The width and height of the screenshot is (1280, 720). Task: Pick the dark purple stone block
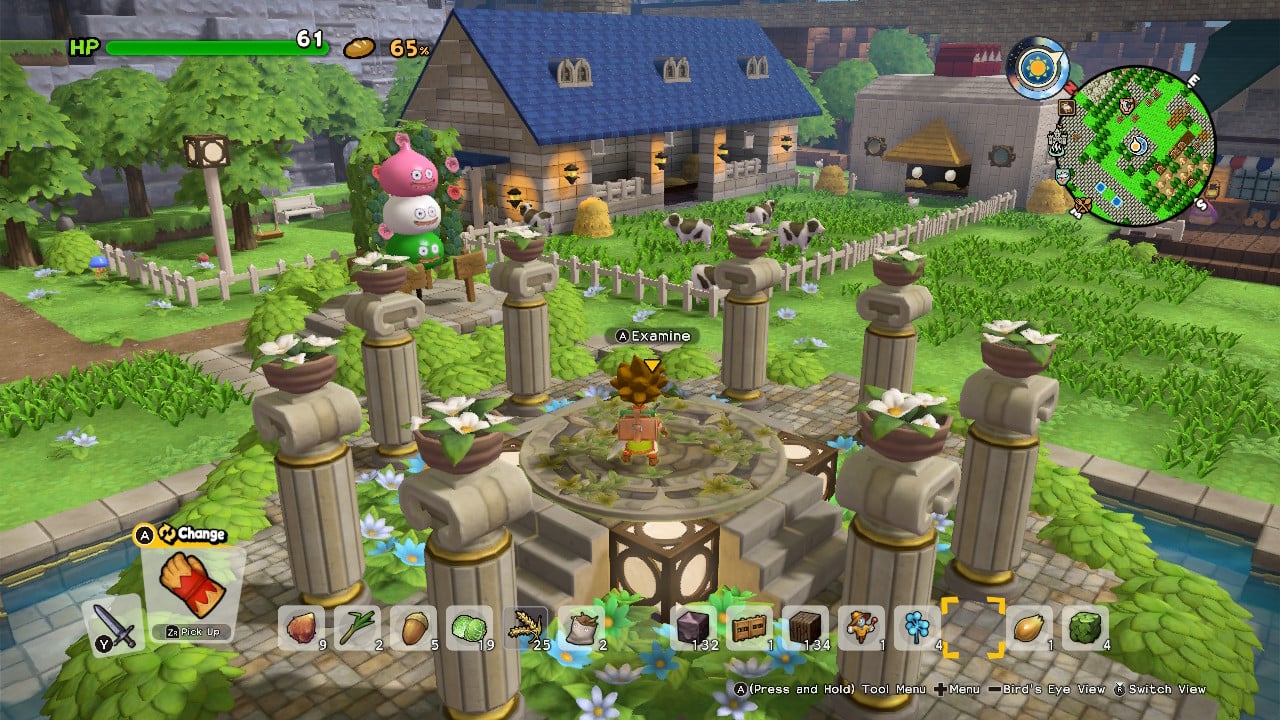click(x=694, y=628)
